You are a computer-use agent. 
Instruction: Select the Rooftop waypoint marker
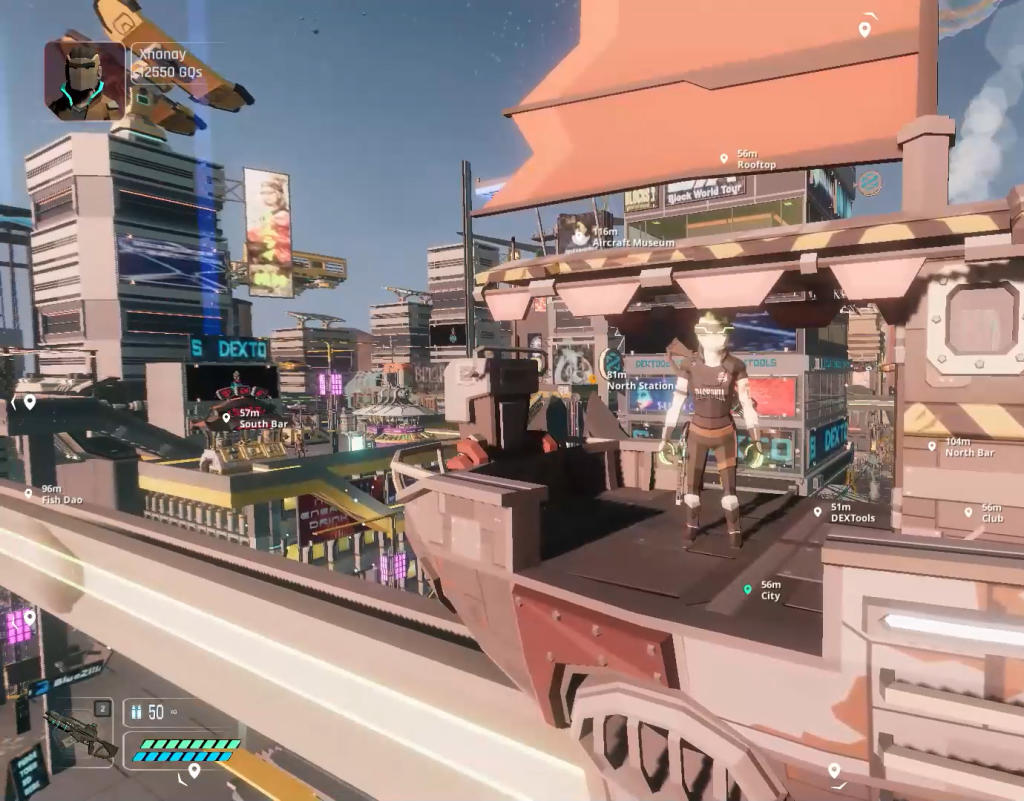coord(724,158)
